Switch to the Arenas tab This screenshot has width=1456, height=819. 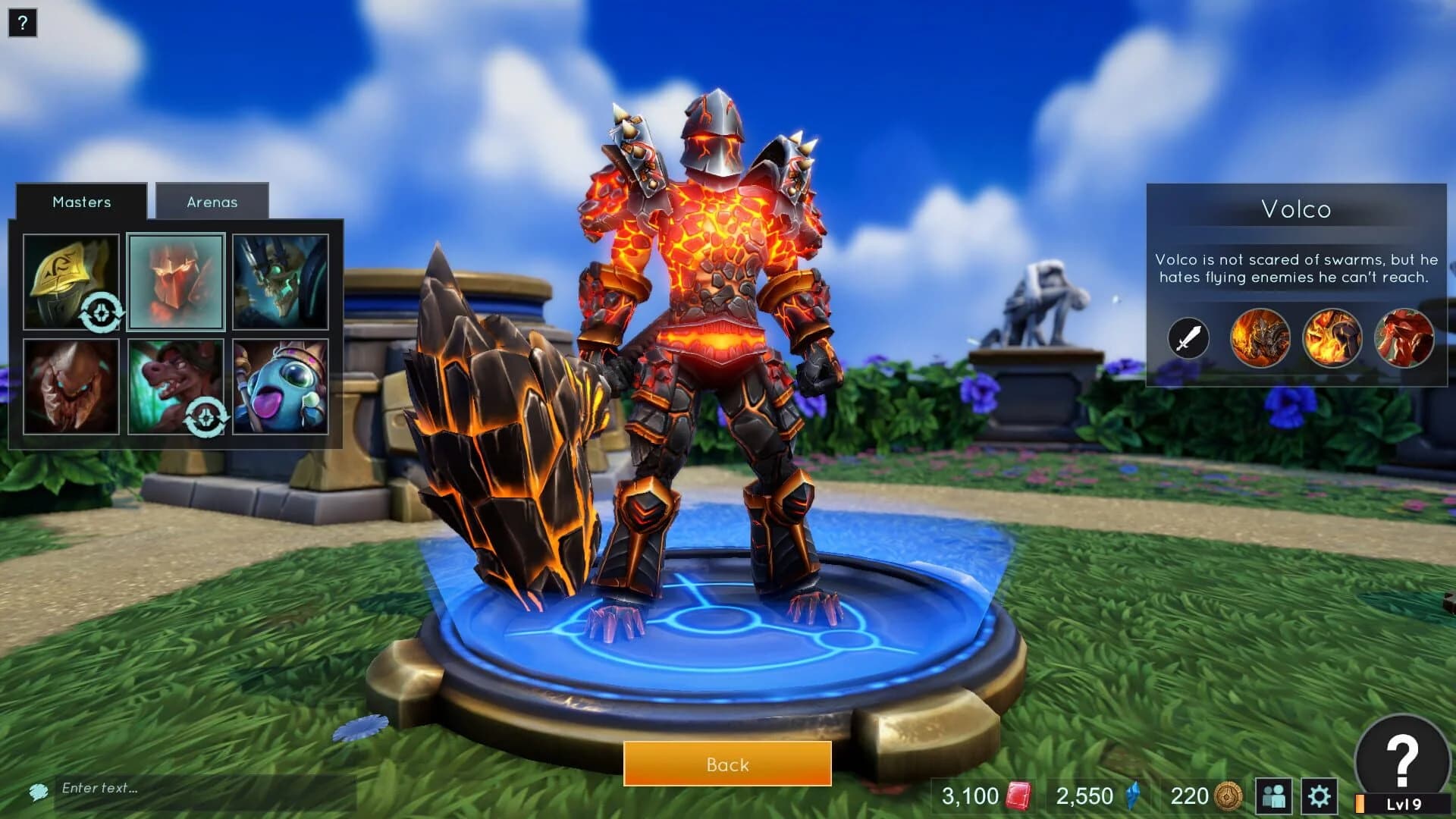(x=212, y=202)
